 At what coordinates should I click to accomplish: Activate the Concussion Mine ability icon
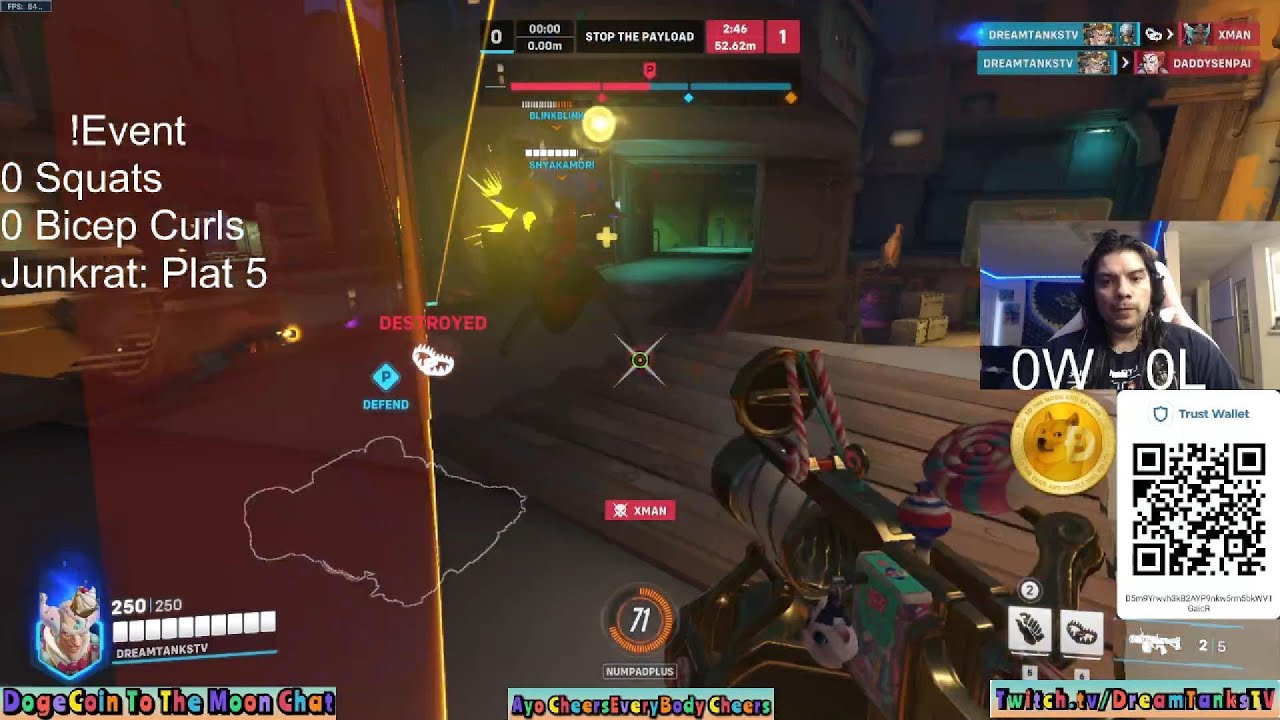[x=1029, y=632]
